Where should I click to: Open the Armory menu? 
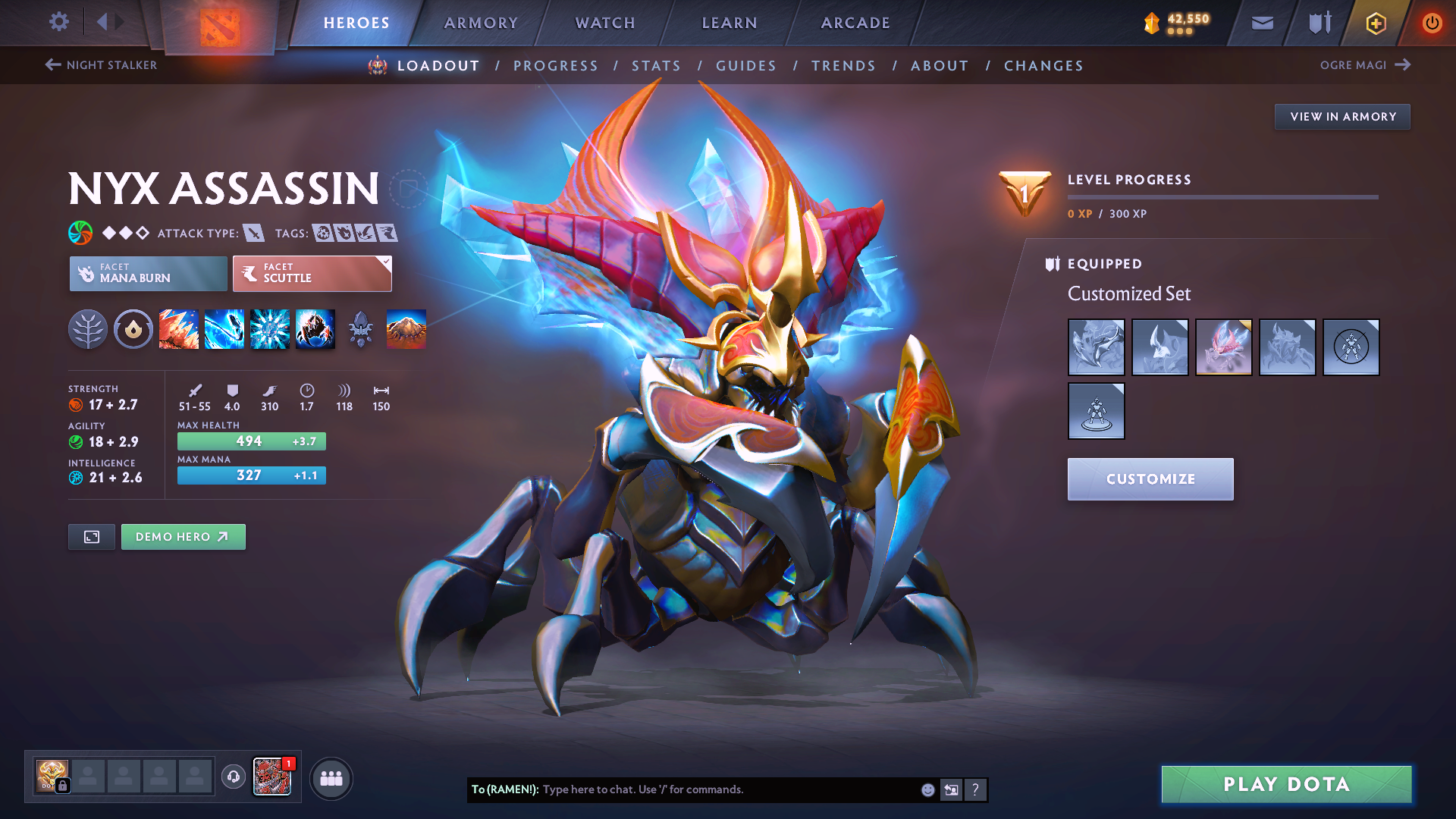(481, 23)
